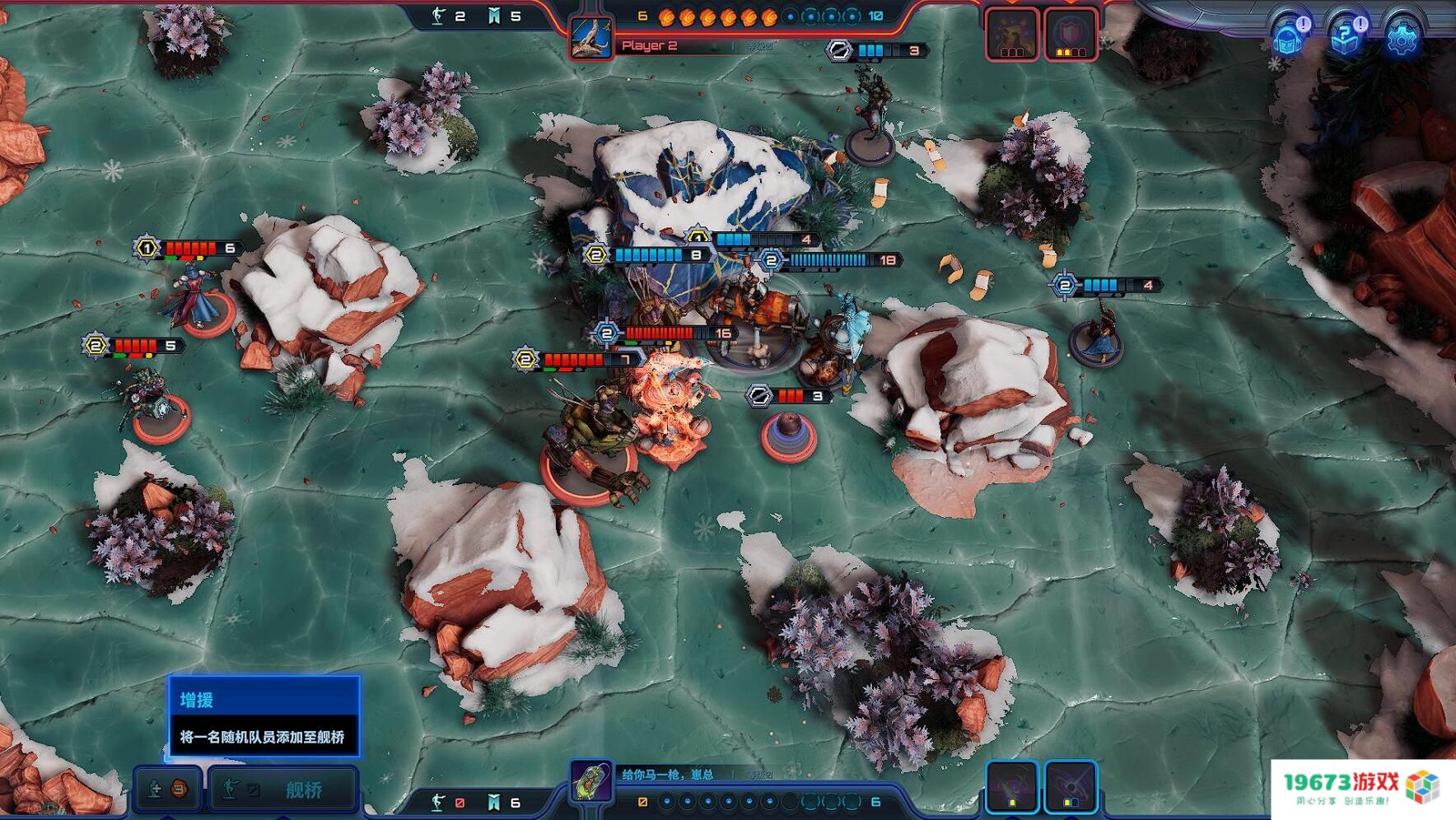This screenshot has width=1456, height=820.
Task: Click the reinforcement button costing 3
Action: click(167, 790)
